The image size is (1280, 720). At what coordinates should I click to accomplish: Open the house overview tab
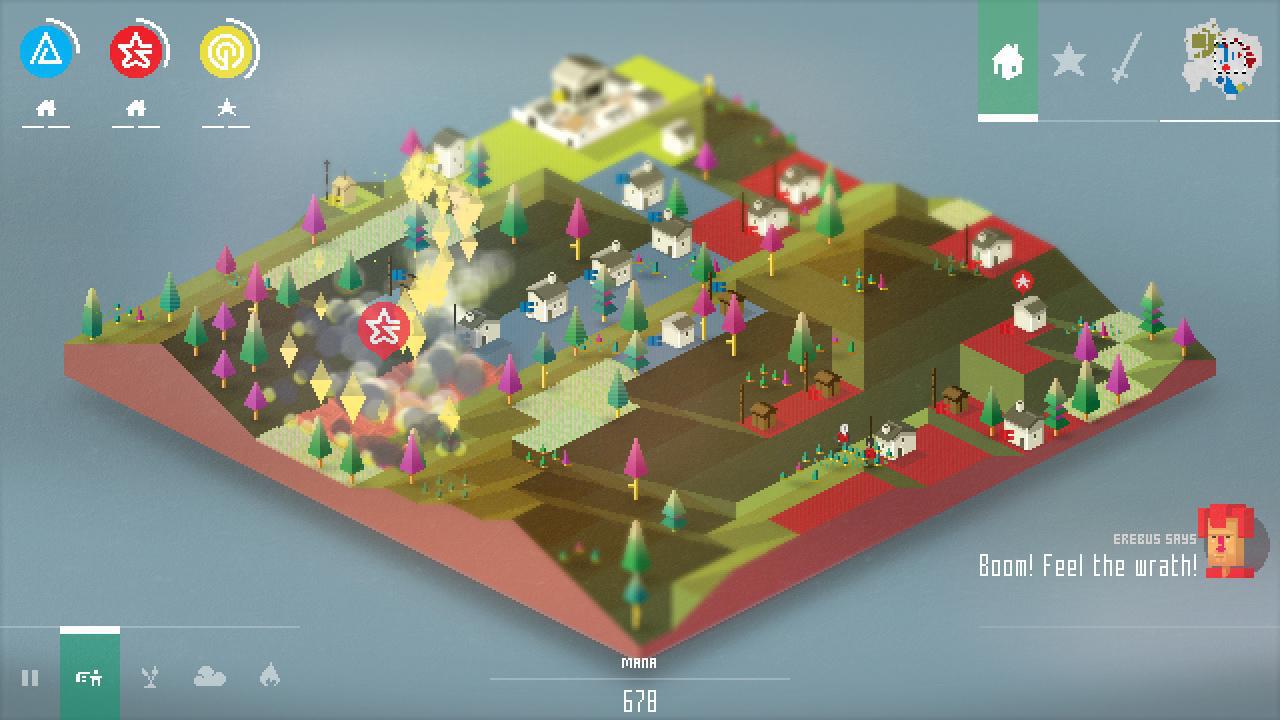click(1010, 62)
